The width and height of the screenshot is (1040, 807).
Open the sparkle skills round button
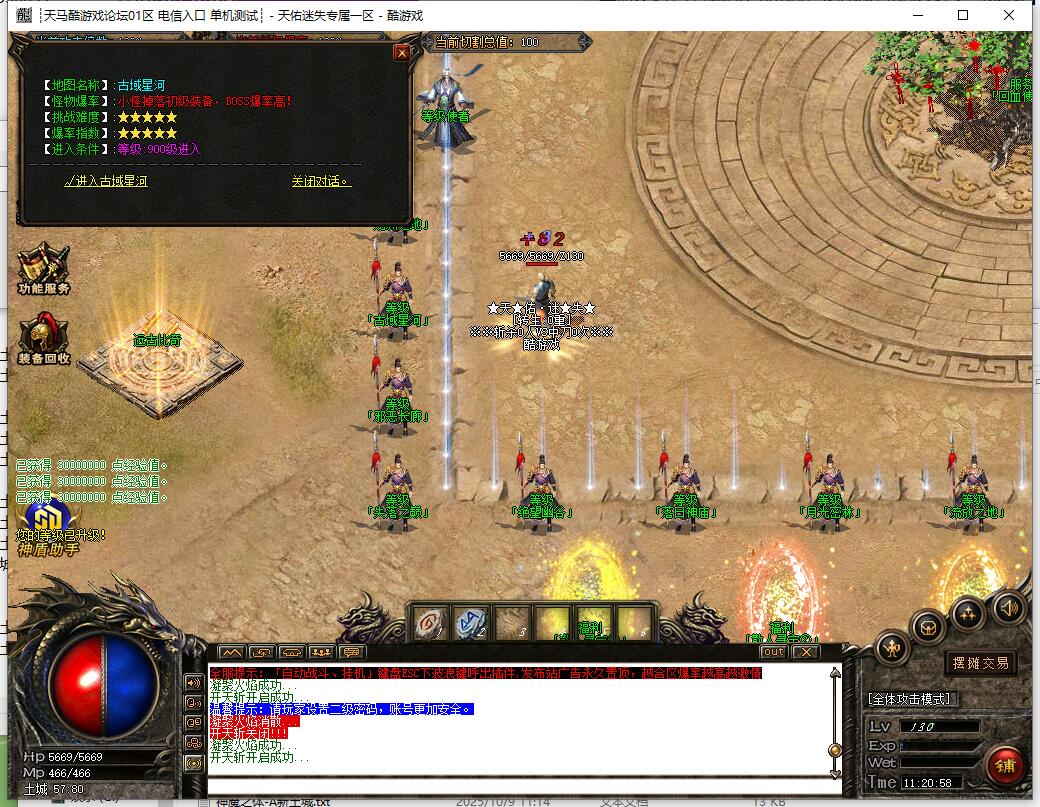pos(968,611)
